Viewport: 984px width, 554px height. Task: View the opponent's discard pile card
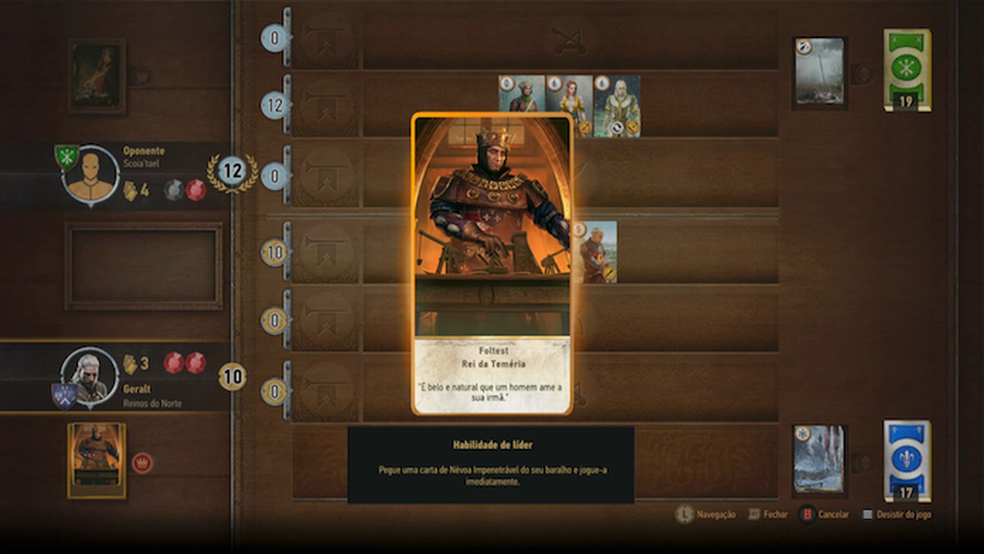(819, 72)
